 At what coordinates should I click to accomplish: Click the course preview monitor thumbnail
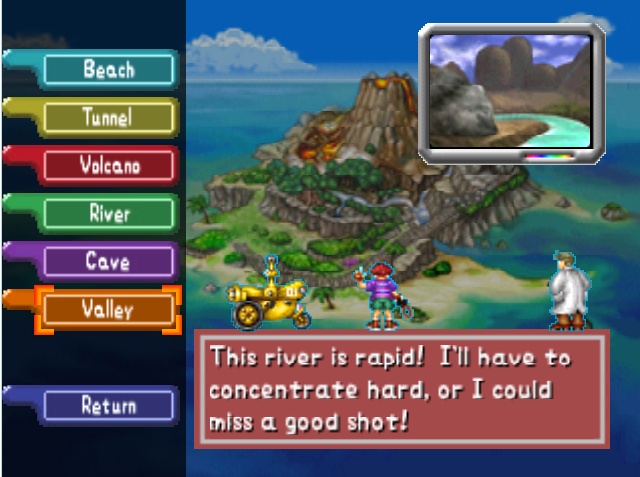coord(510,92)
